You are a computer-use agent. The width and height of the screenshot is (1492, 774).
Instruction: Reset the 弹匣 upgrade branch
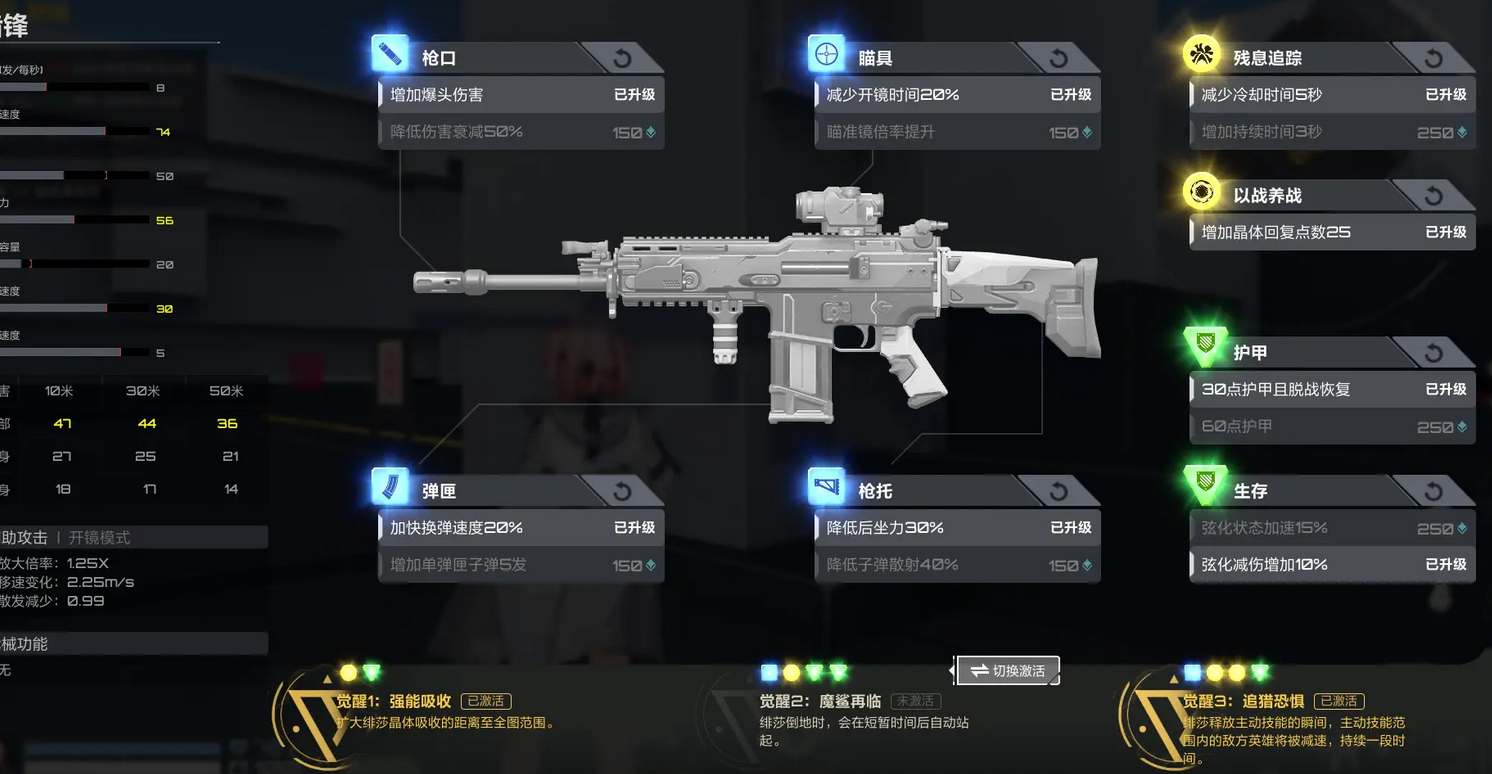(621, 491)
